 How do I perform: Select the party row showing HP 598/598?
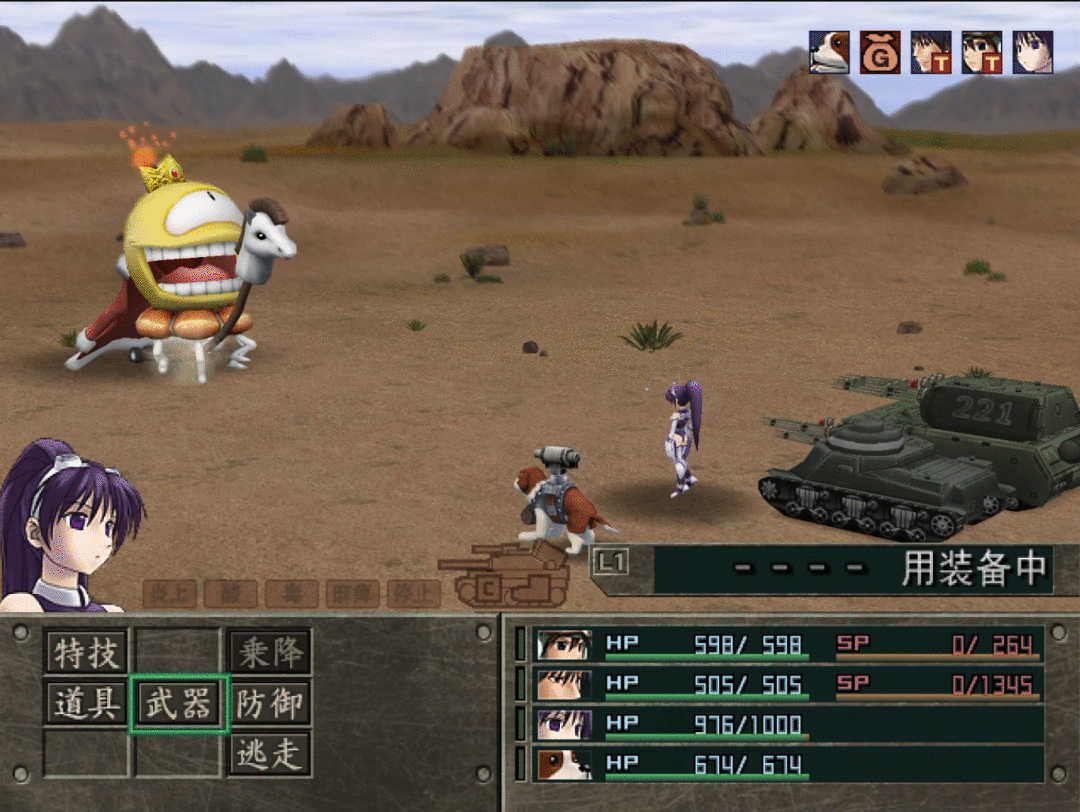[x=788, y=644]
